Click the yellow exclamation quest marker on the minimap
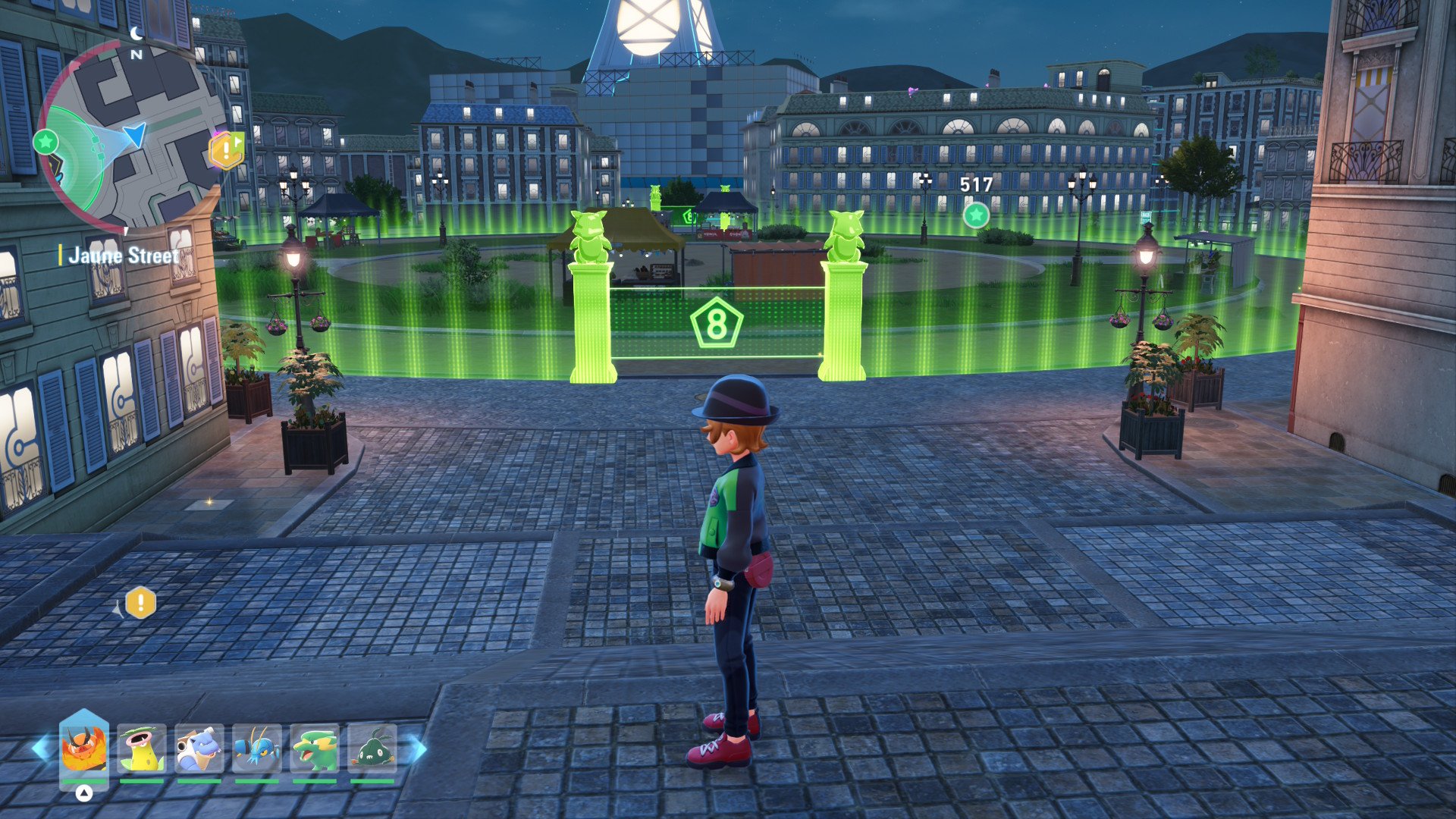The image size is (1456, 819). coord(227,150)
